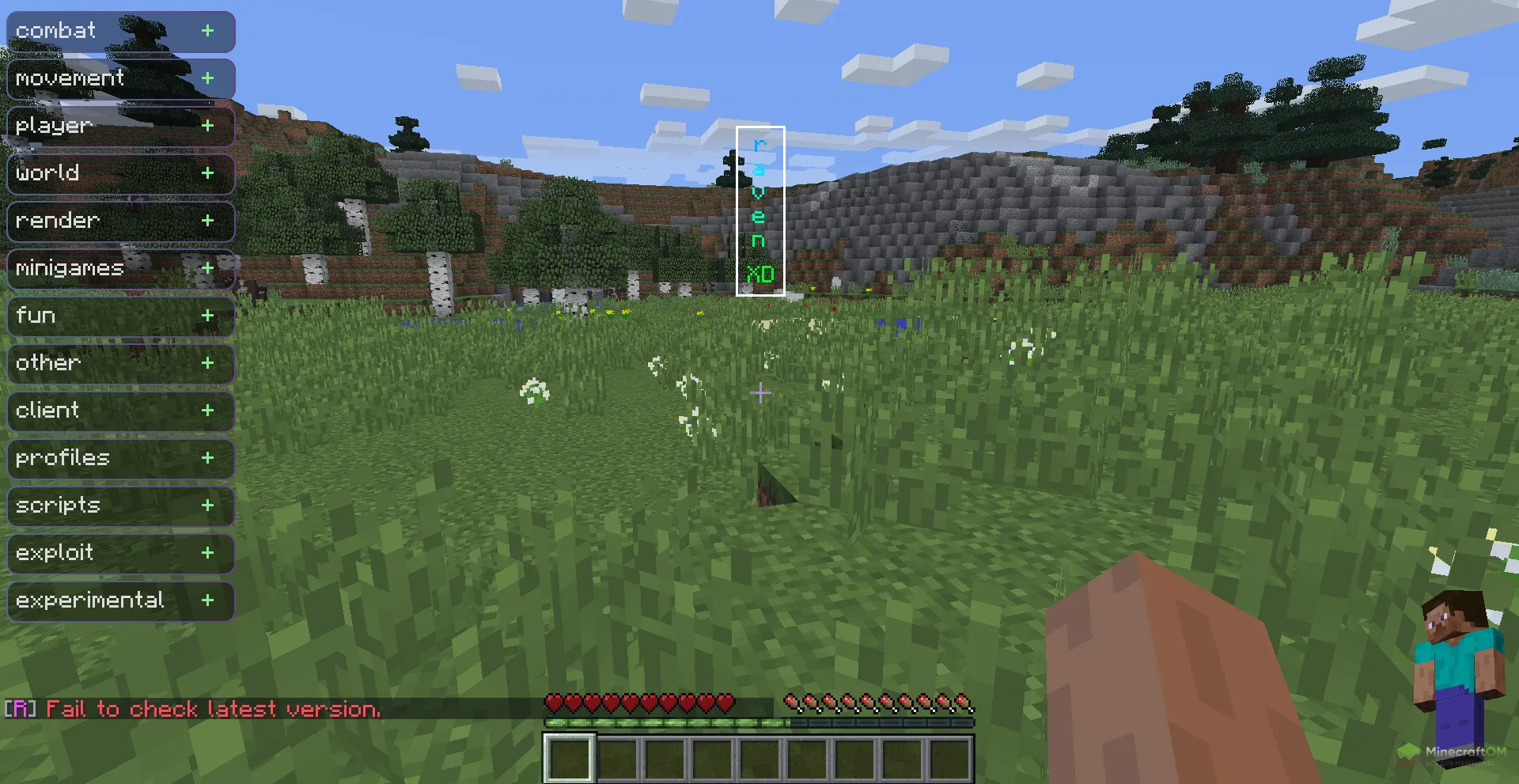Open the world modules list
Screen dimensions: 1519x784
pos(207,173)
